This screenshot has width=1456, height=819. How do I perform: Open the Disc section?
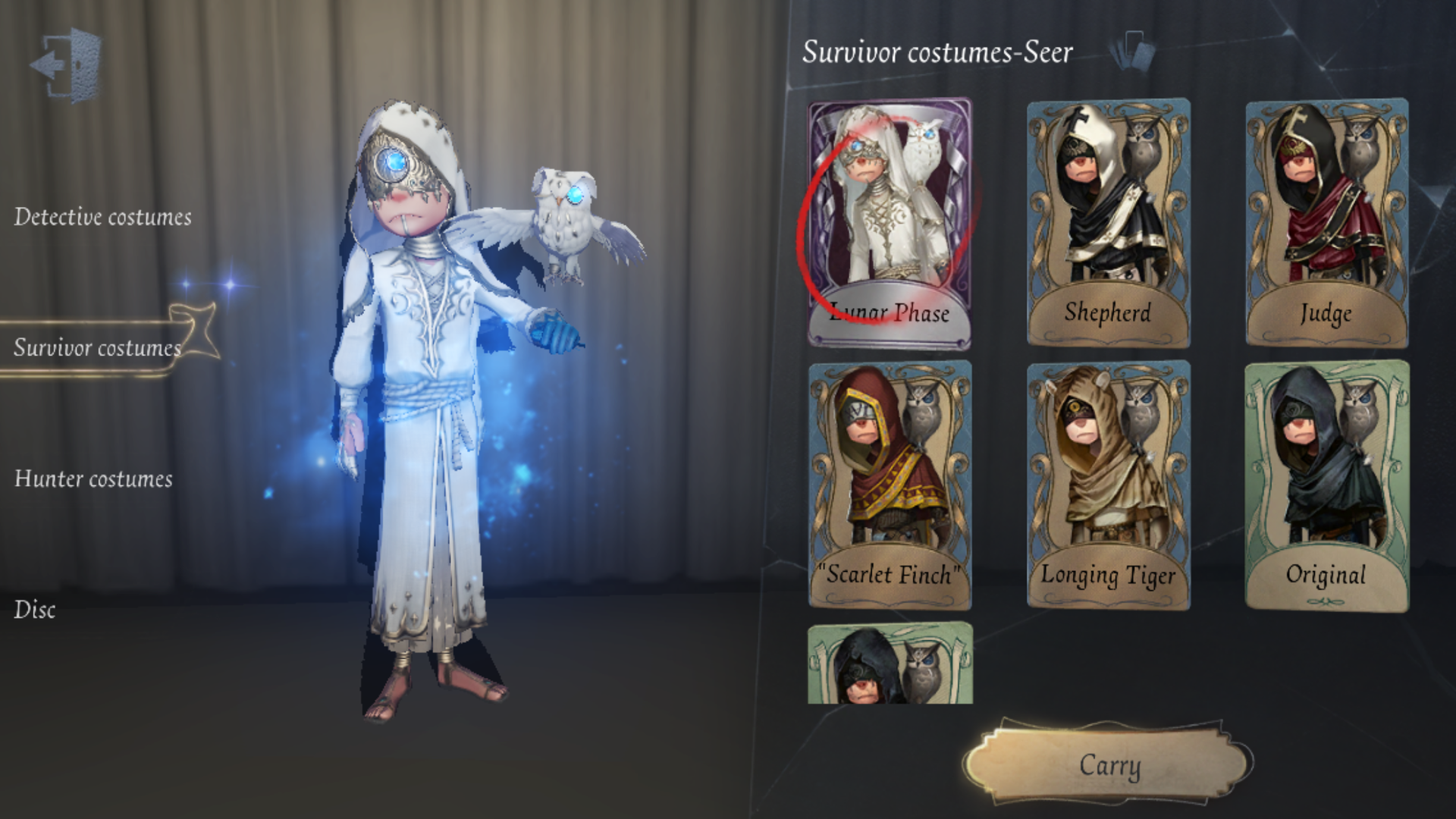35,610
